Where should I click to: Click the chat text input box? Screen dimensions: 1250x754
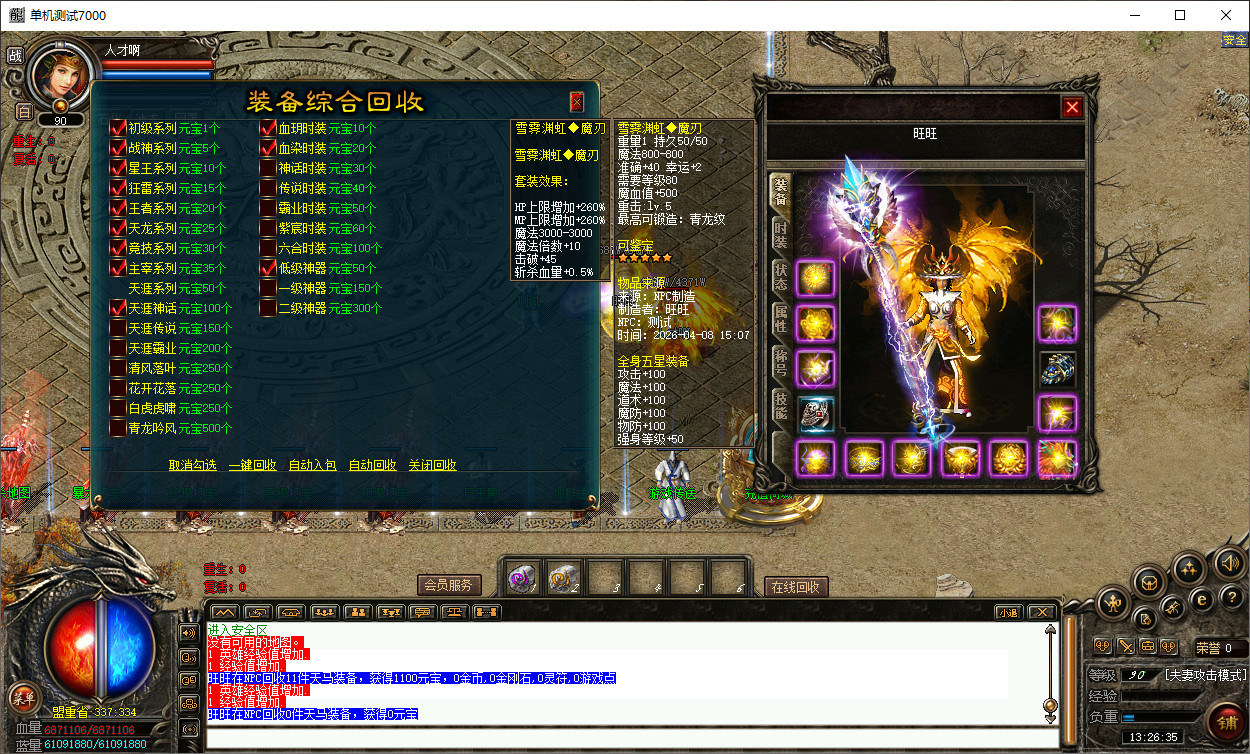[x=630, y=739]
